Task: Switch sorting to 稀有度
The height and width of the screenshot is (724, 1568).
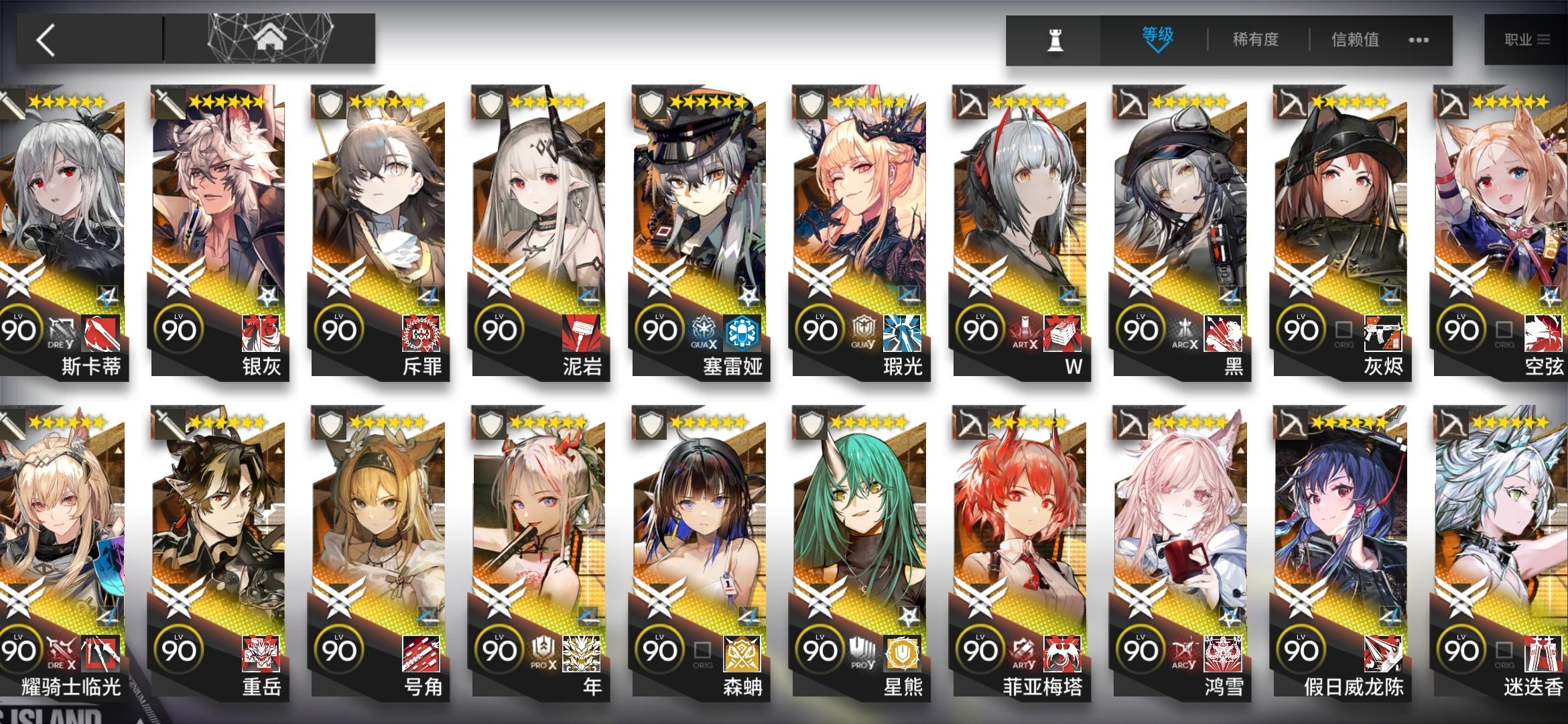Action: point(1255,40)
